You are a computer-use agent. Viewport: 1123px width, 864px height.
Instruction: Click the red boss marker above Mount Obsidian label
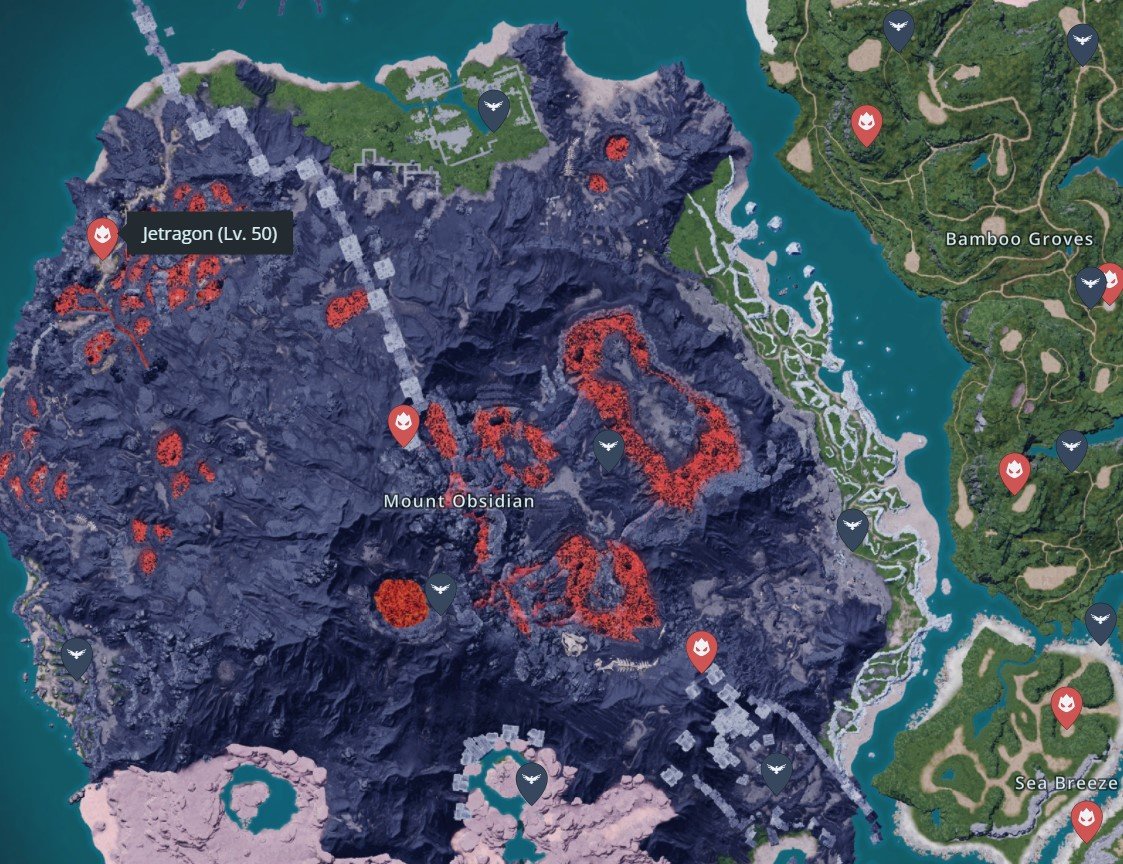(403, 425)
